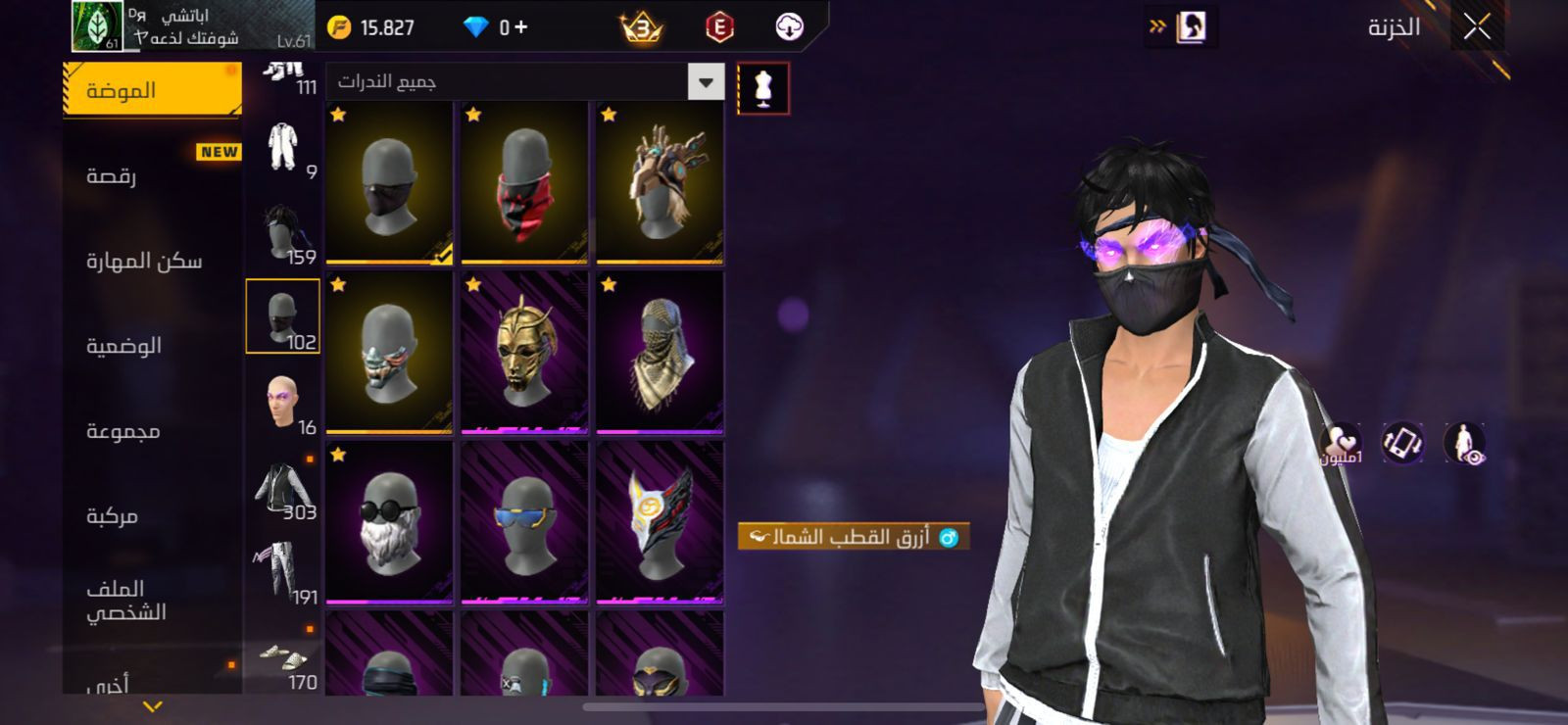Choose the red and black bandana mask
1568x725 pixels.
point(524,183)
